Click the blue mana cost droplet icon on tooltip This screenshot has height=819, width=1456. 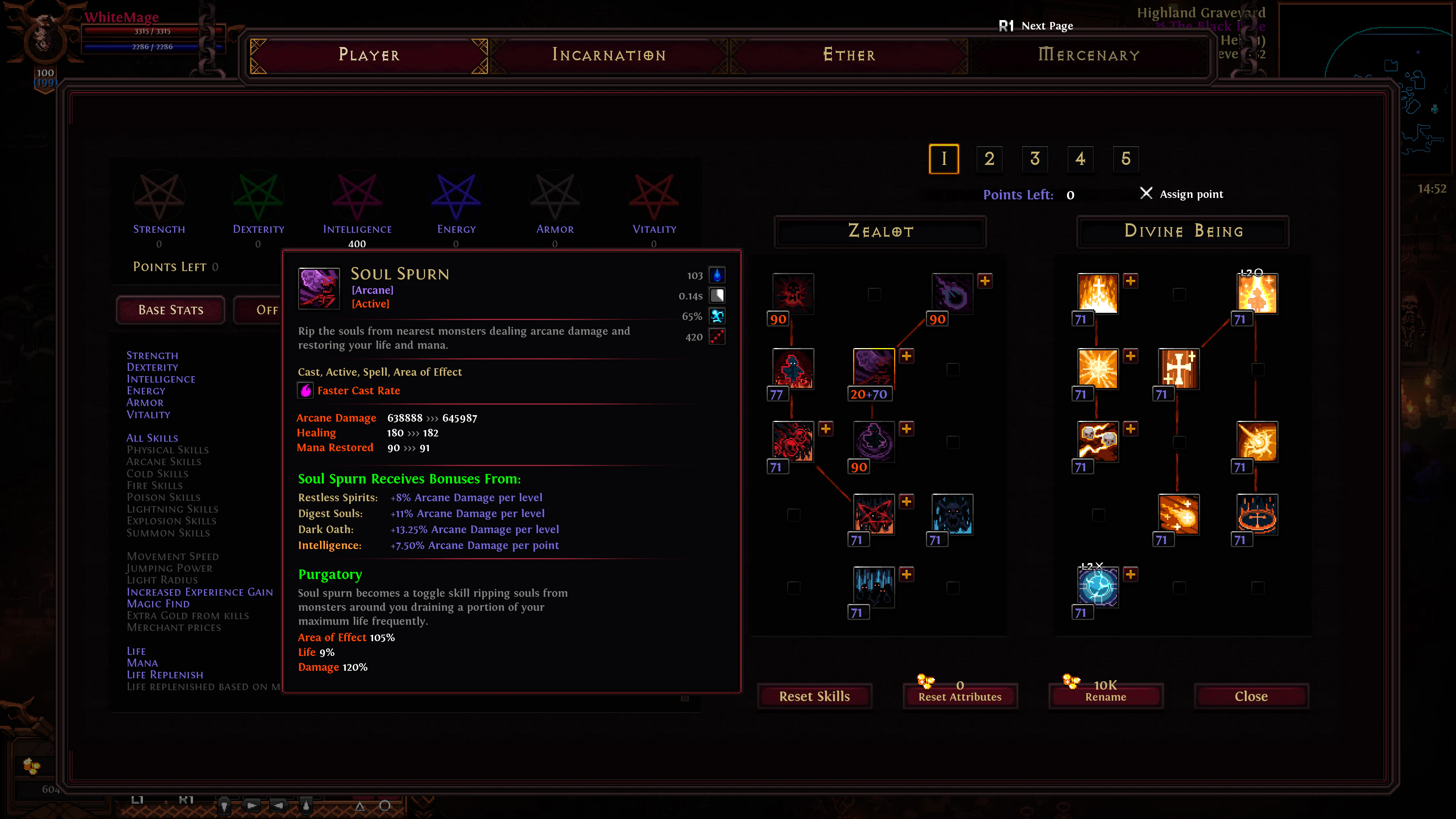717,275
